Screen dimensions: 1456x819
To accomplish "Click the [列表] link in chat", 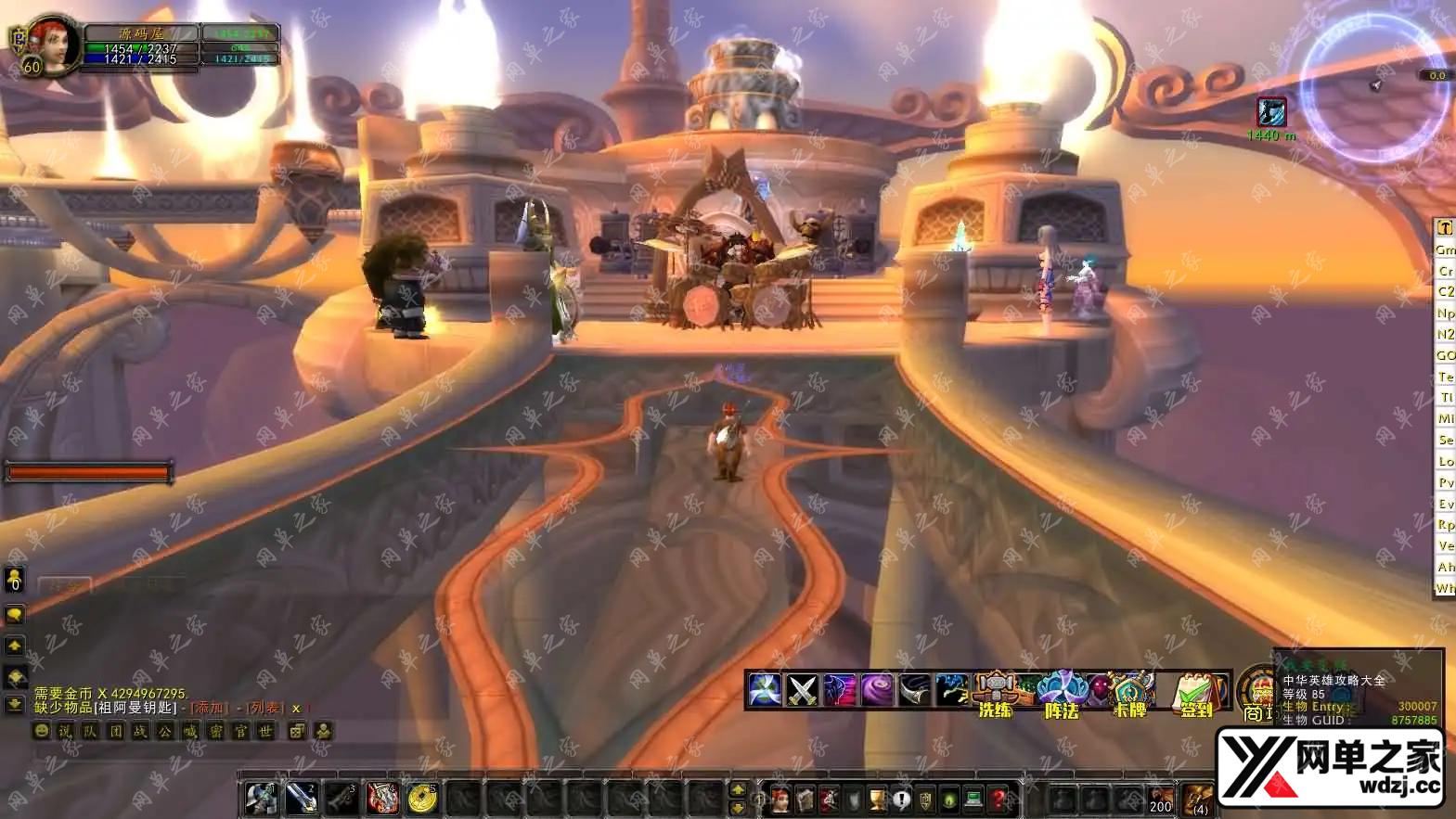I will point(264,708).
